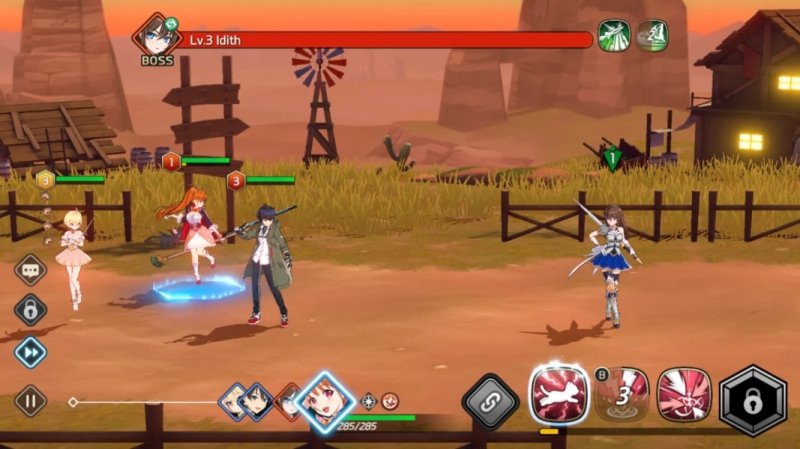The width and height of the screenshot is (800, 449).
Task: Toggle the padlock button on the left
Action: (x=30, y=310)
